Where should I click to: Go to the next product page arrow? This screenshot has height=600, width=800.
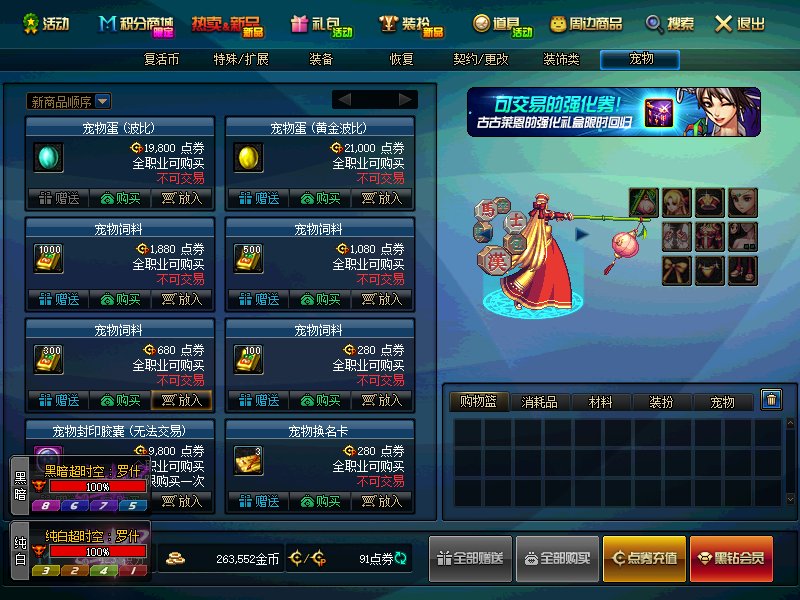tap(406, 99)
